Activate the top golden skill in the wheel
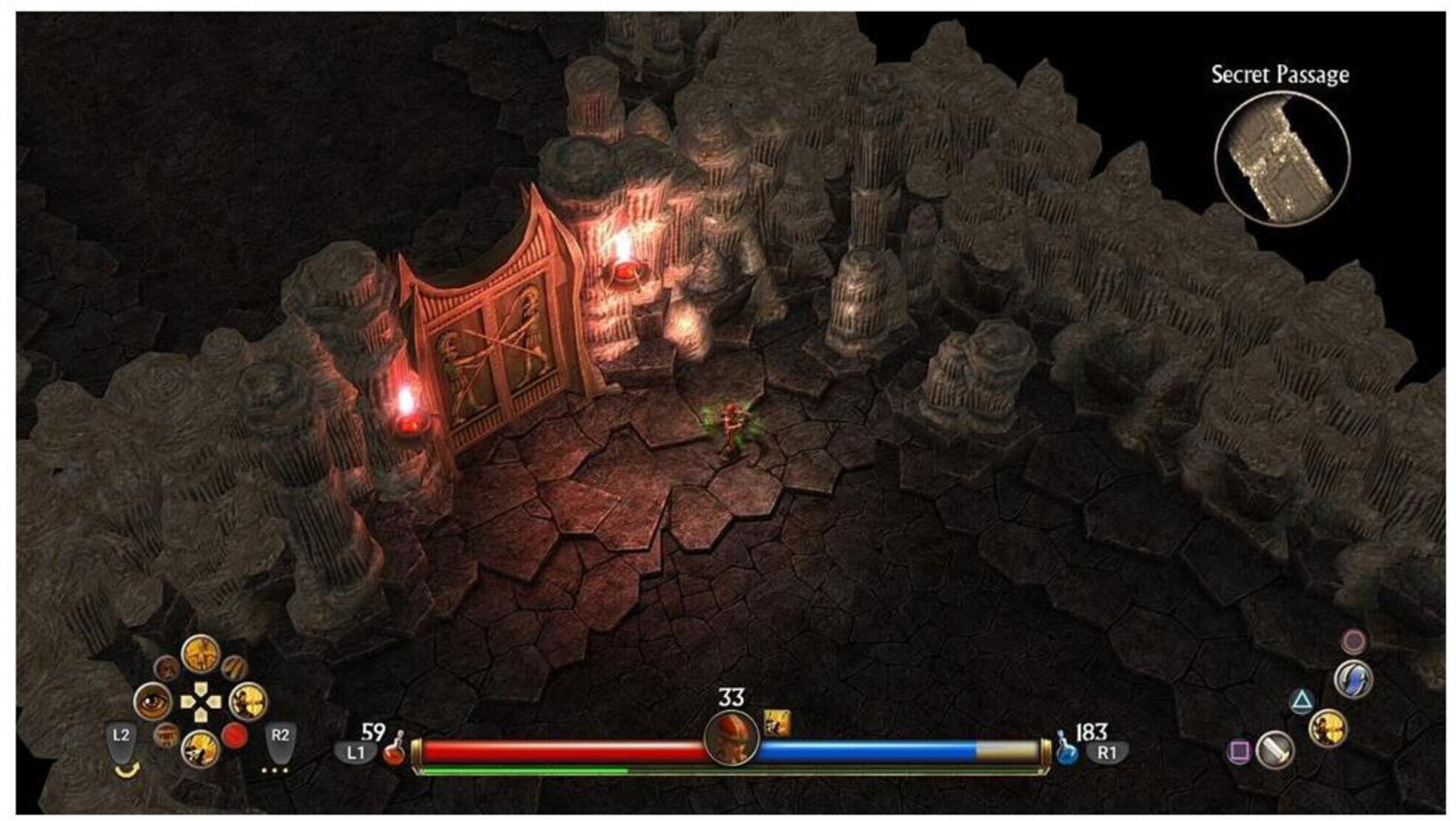The width and height of the screenshot is (1456, 821). coord(200,655)
